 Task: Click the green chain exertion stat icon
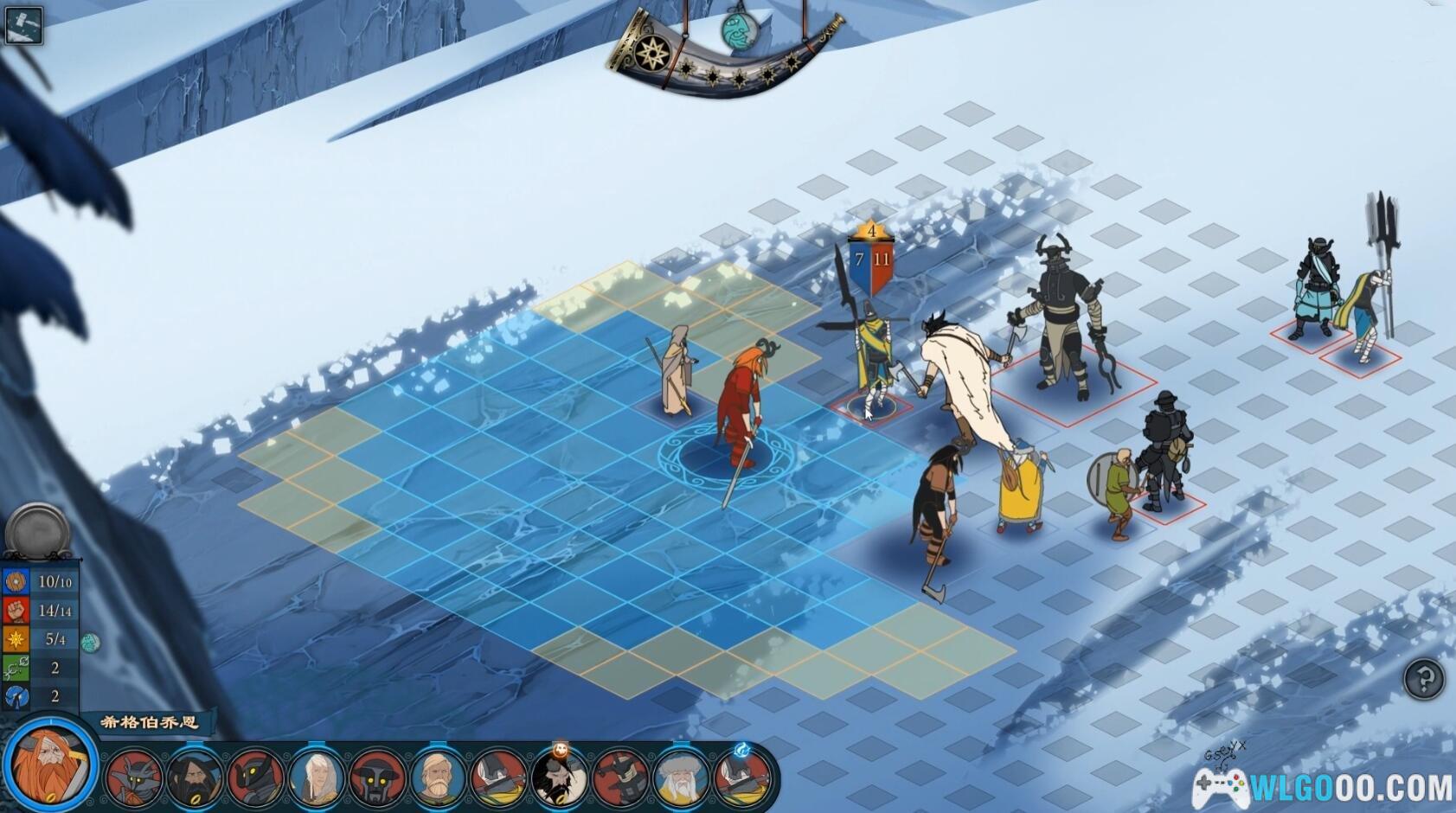pyautogui.click(x=16, y=668)
